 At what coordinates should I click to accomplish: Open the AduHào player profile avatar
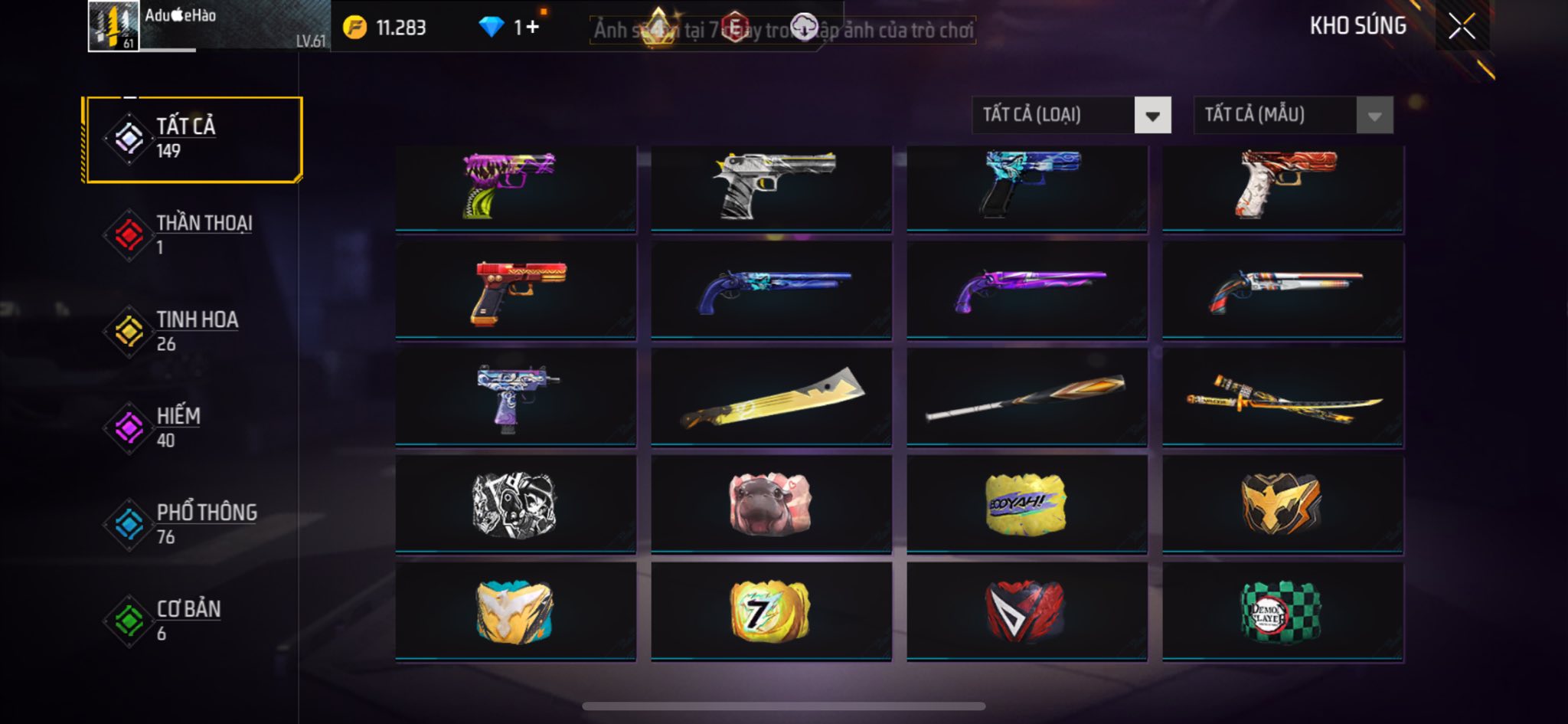point(113,26)
